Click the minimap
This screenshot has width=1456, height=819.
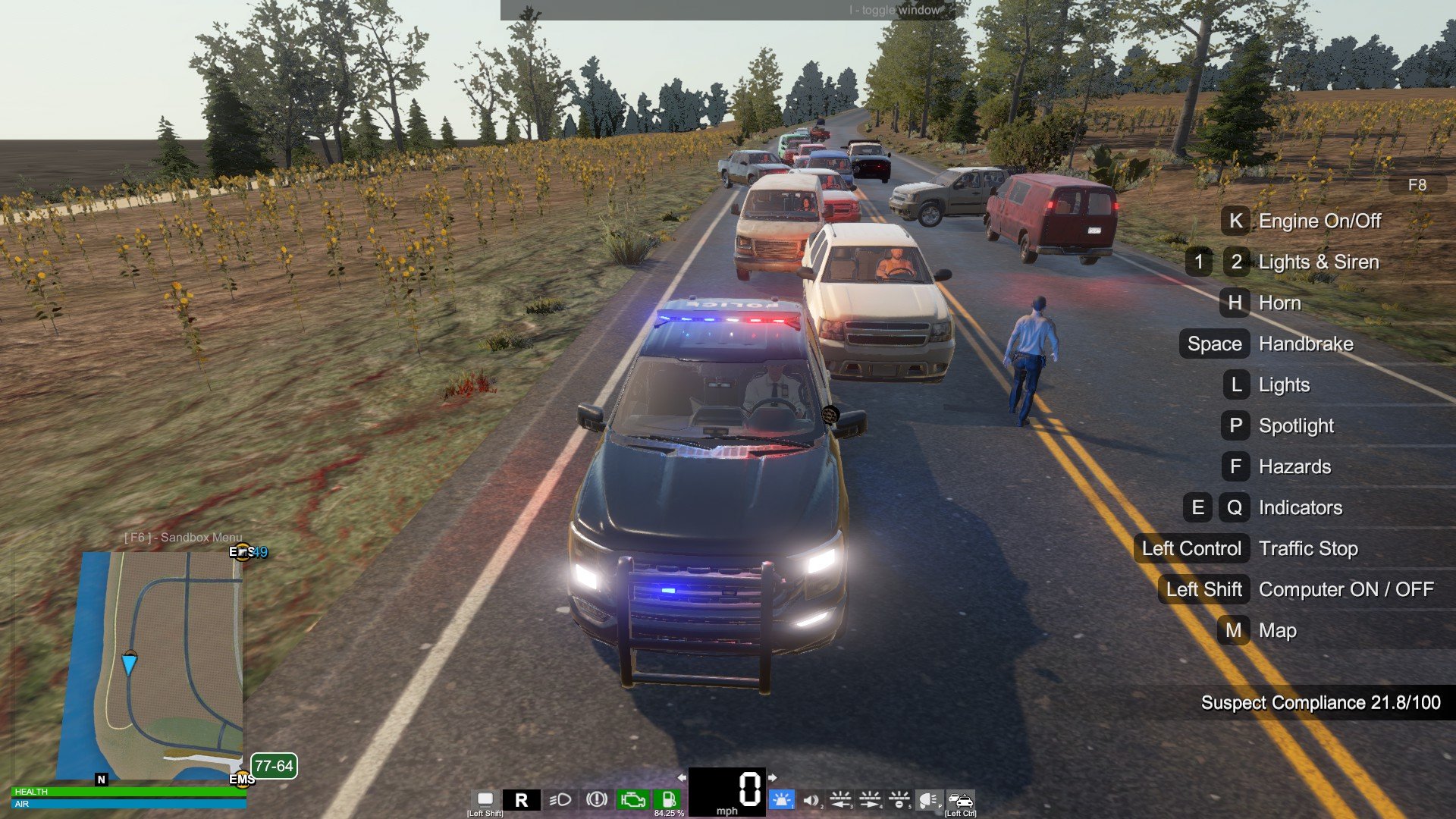(162, 665)
